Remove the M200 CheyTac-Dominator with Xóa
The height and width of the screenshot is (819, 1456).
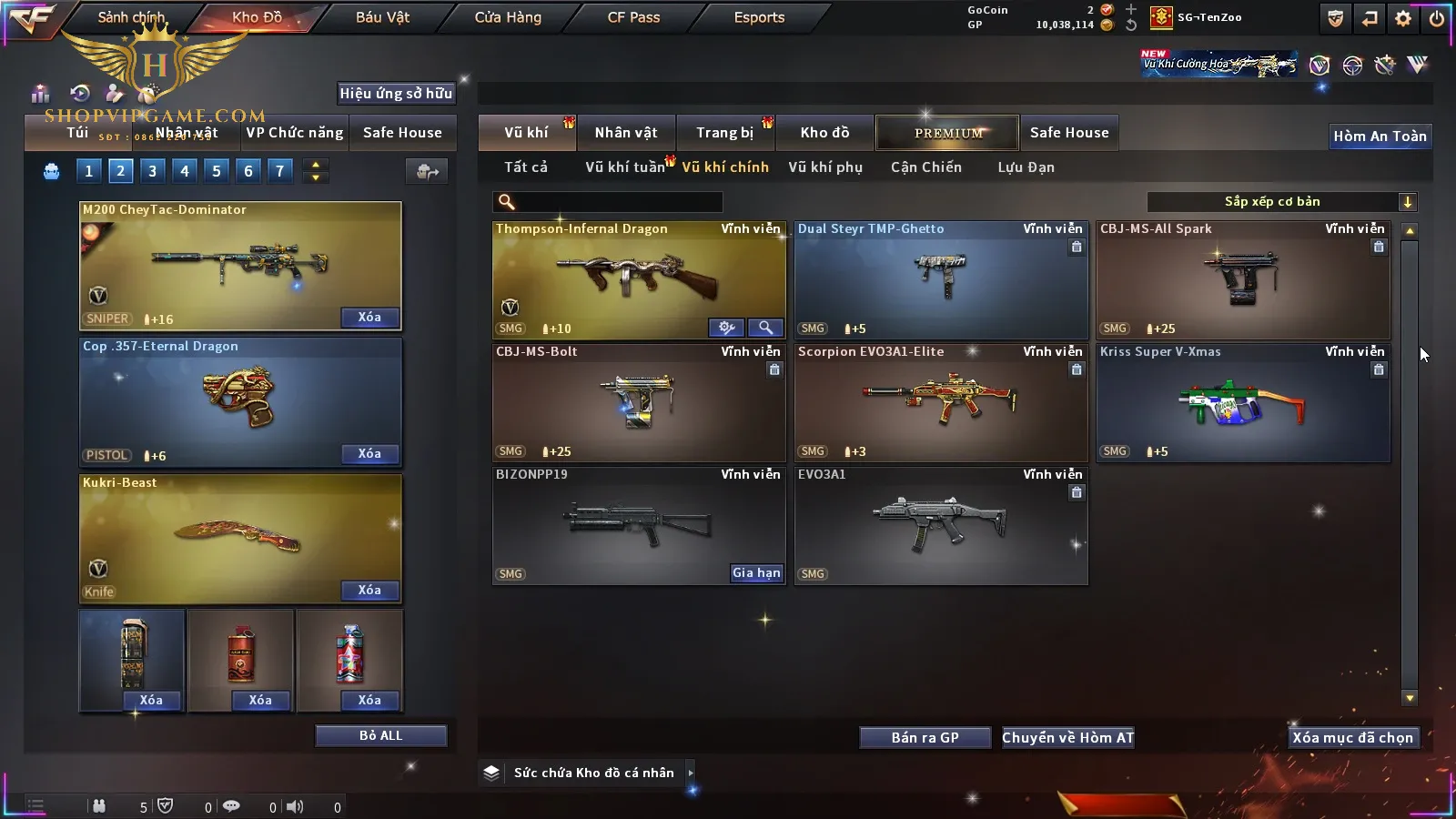point(369,318)
